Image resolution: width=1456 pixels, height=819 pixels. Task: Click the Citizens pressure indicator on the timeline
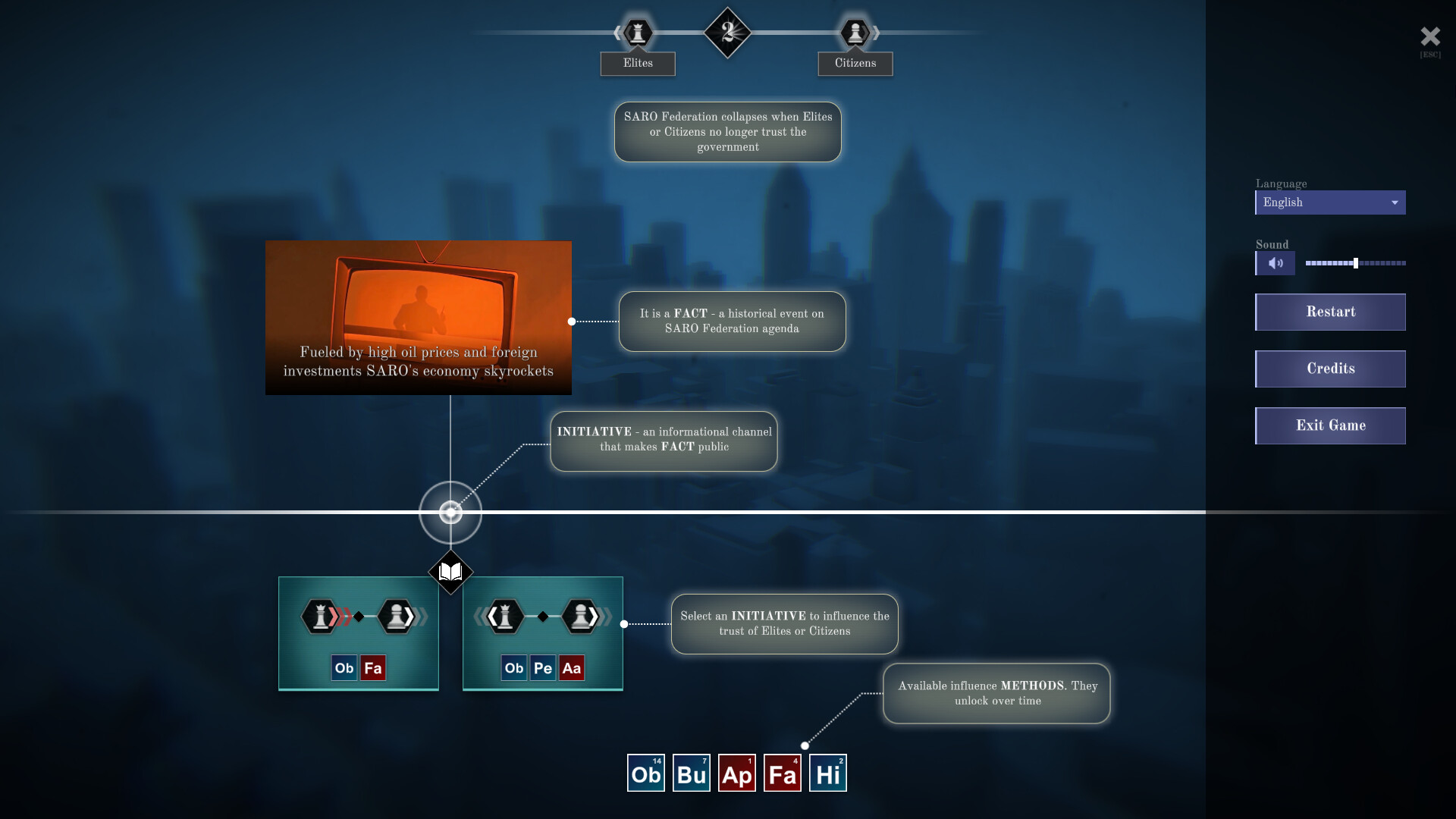855,33
